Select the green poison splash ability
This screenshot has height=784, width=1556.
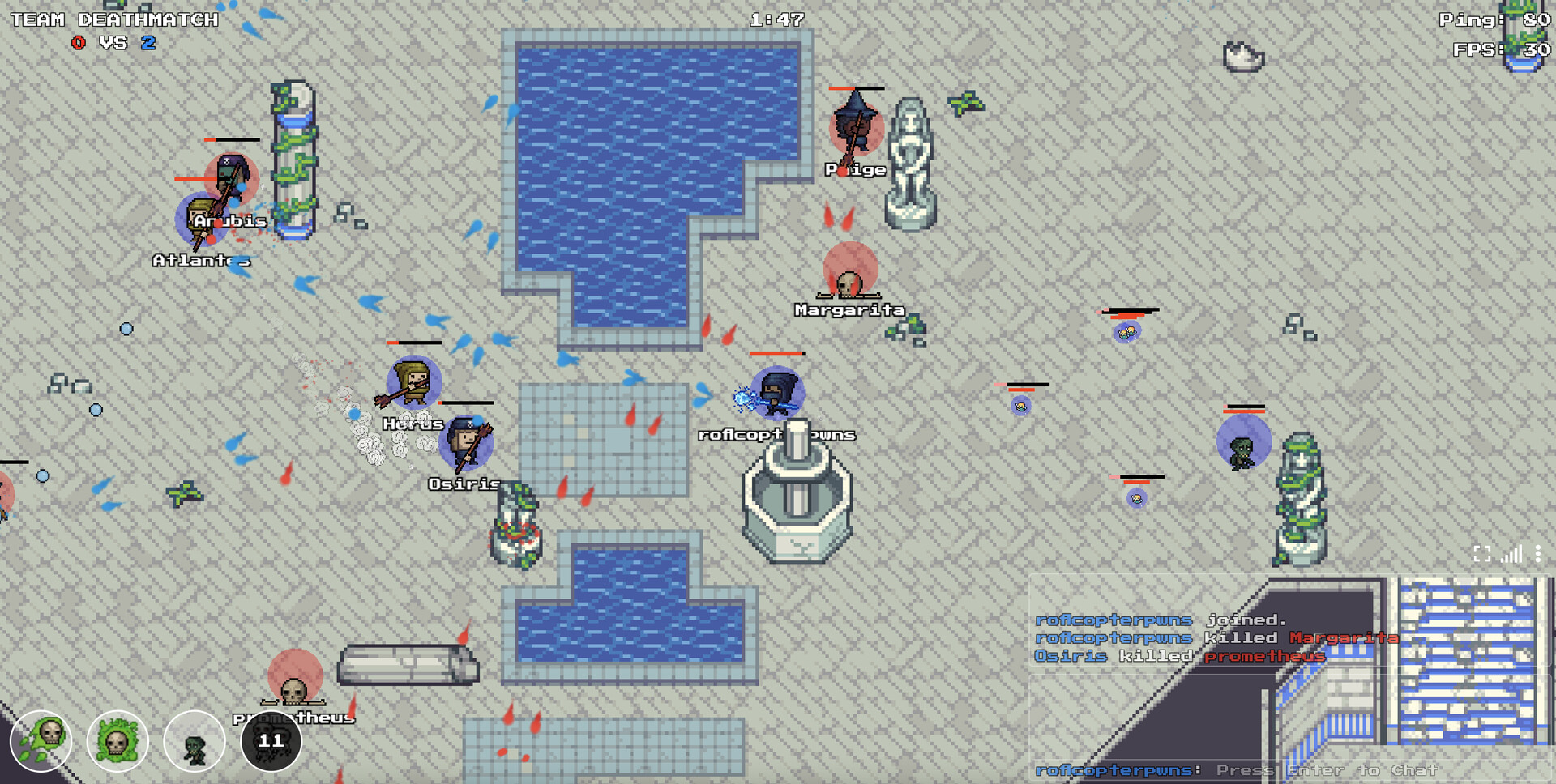click(x=39, y=741)
